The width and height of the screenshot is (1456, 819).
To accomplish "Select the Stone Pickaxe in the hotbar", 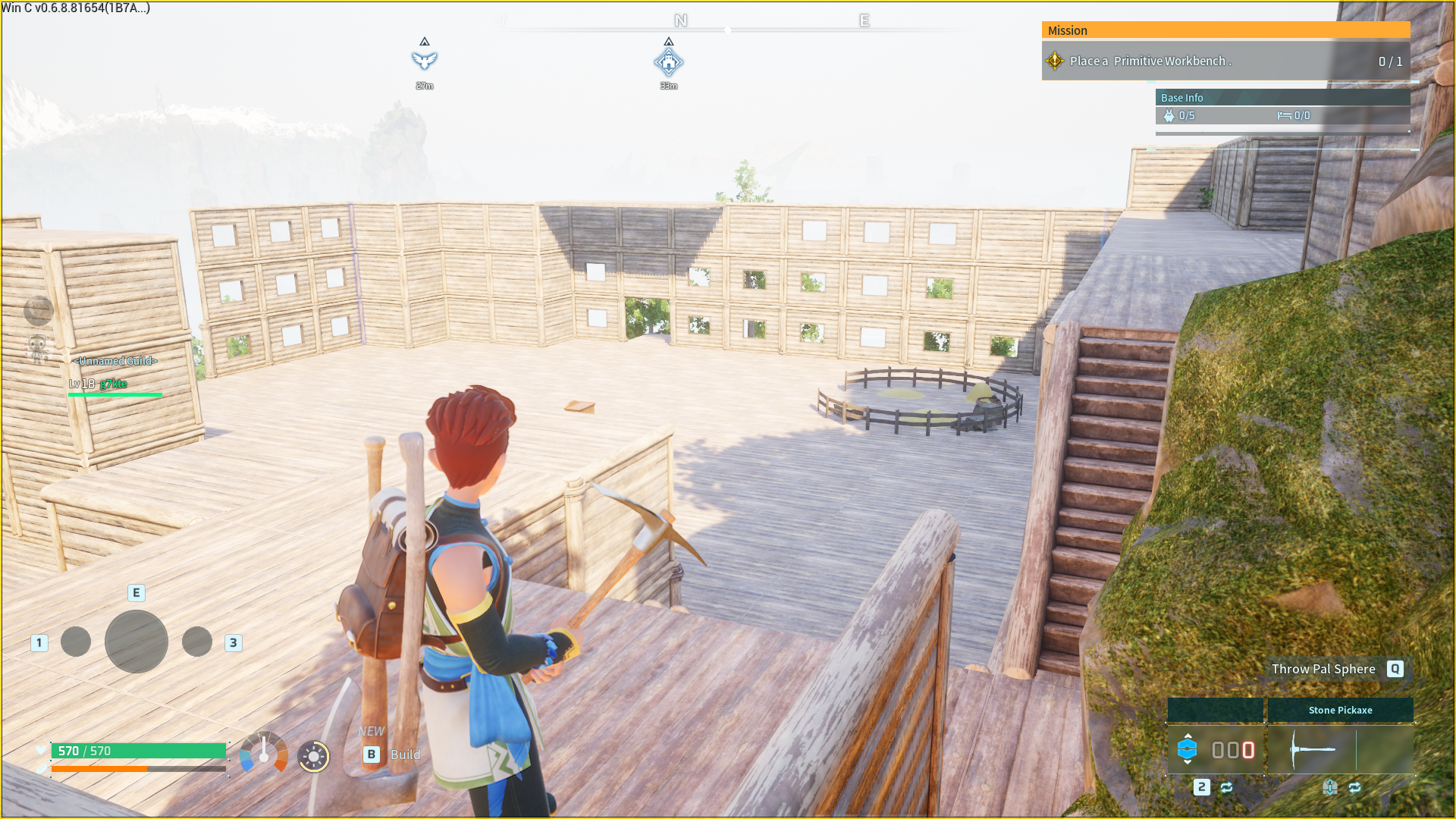I will coord(1341,751).
